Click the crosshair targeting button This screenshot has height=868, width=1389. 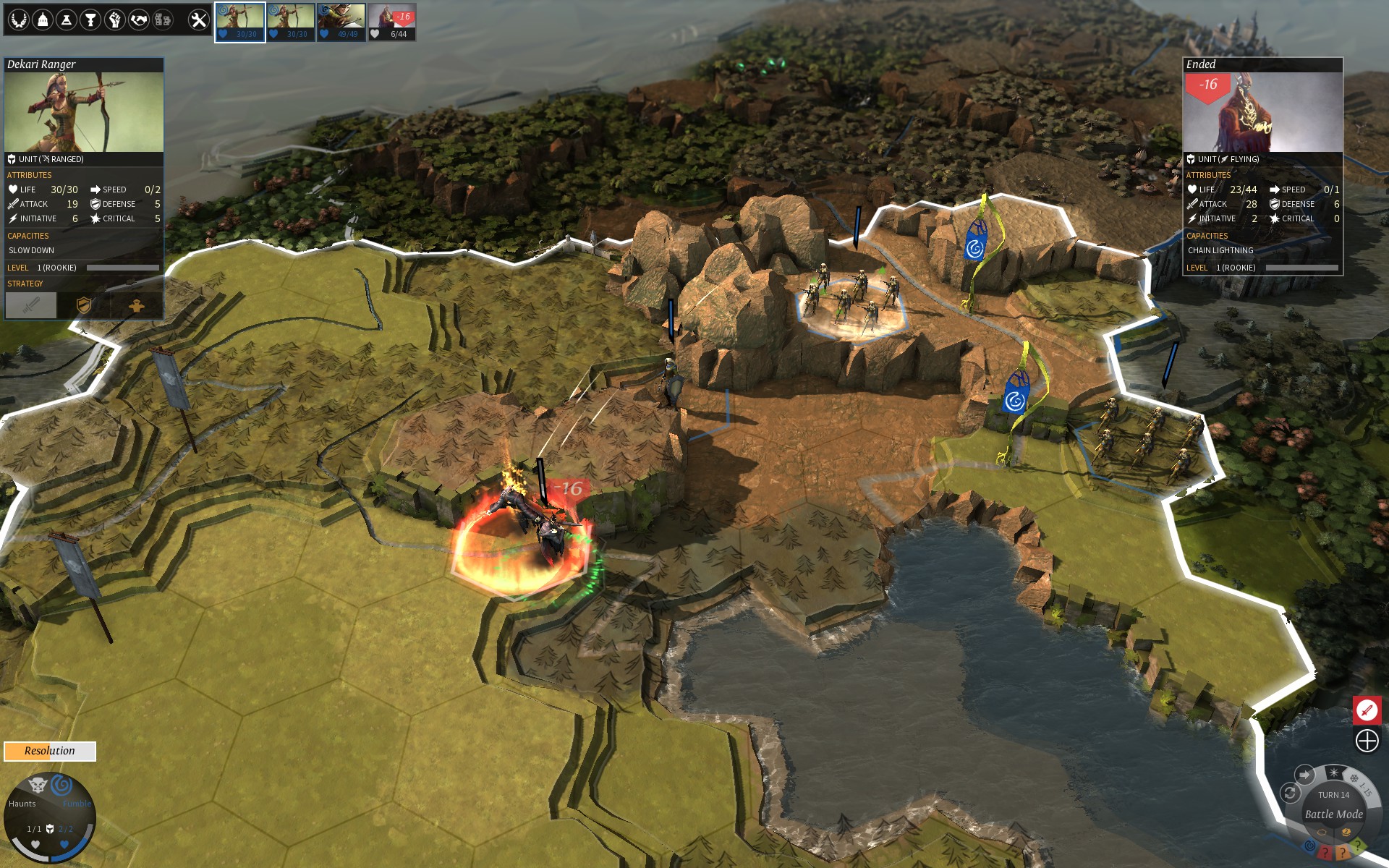pyautogui.click(x=1367, y=741)
